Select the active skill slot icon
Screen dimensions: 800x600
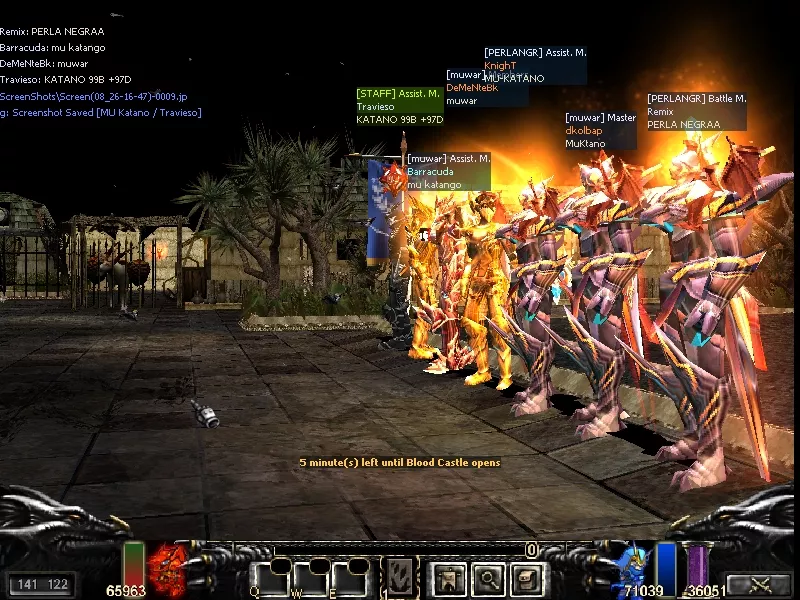coord(402,575)
